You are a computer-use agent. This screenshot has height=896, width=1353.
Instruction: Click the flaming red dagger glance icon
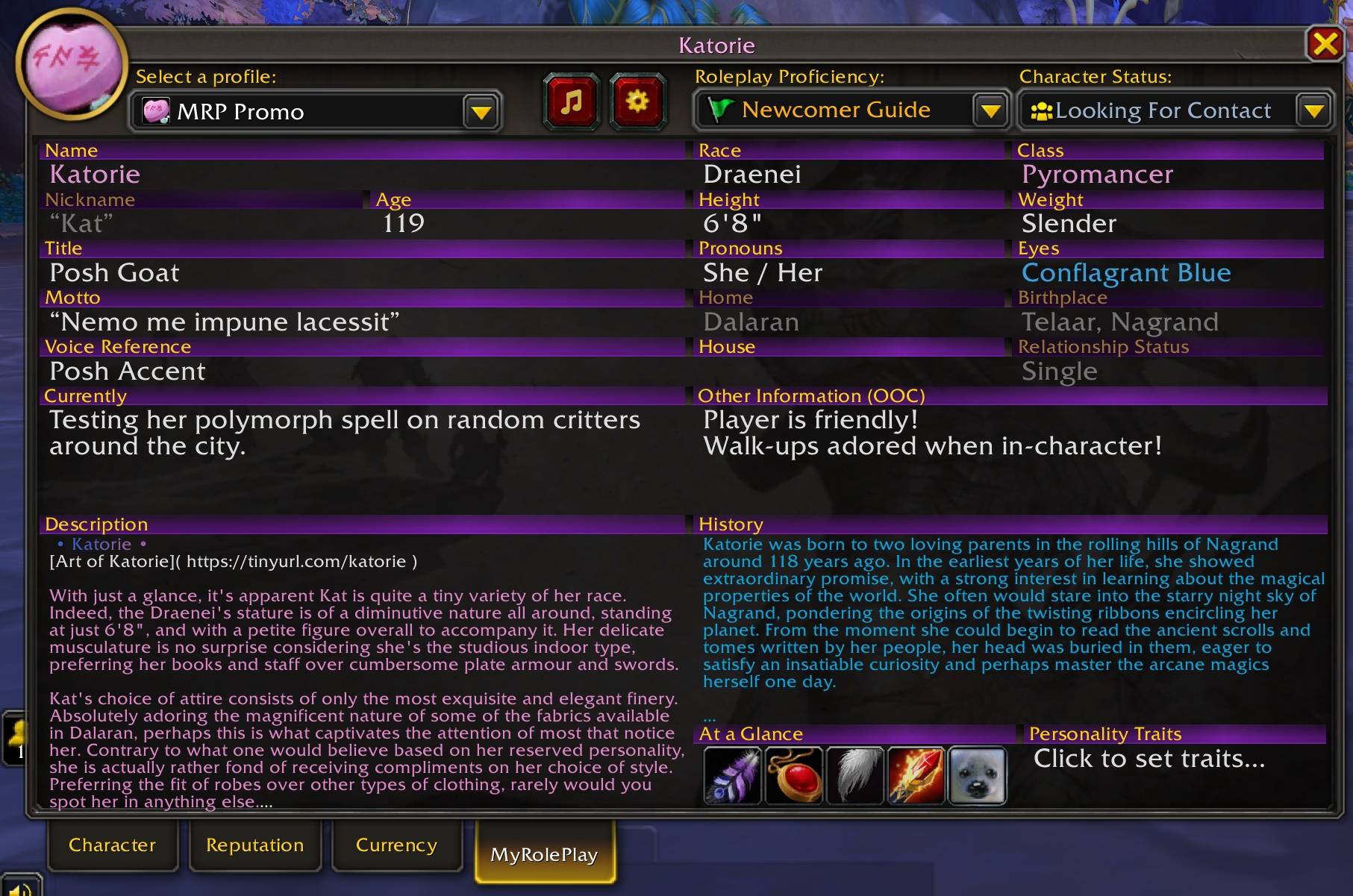pyautogui.click(x=915, y=776)
